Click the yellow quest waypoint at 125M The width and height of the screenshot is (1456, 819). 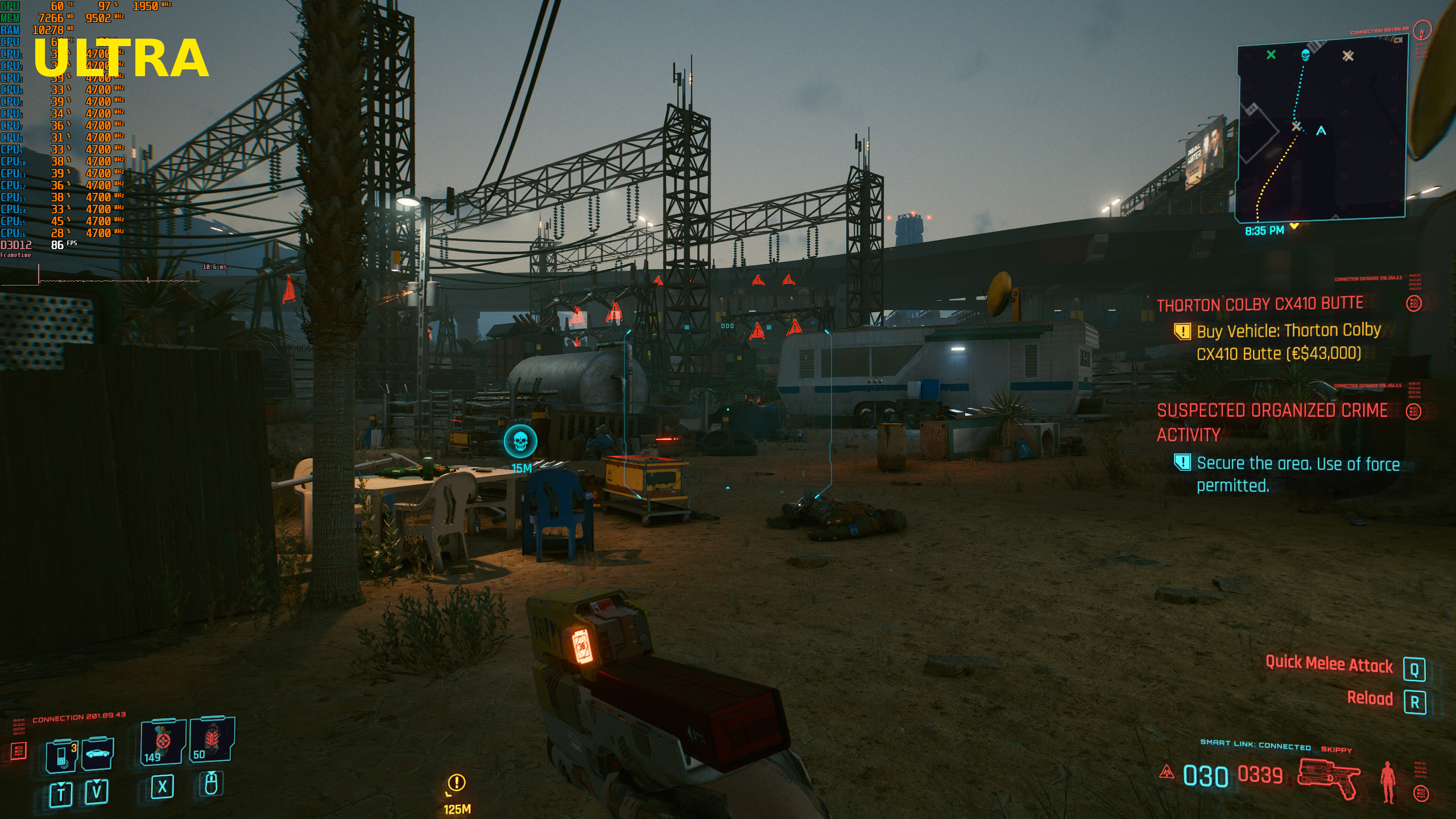coord(457,783)
